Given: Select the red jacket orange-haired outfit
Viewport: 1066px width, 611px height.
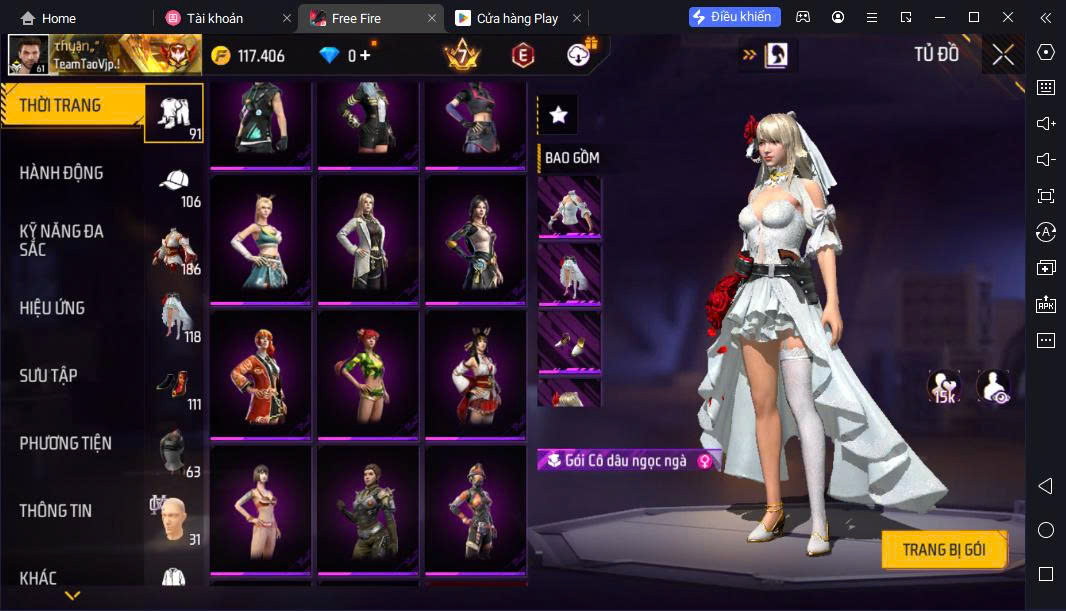Looking at the screenshot, I should tap(260, 375).
